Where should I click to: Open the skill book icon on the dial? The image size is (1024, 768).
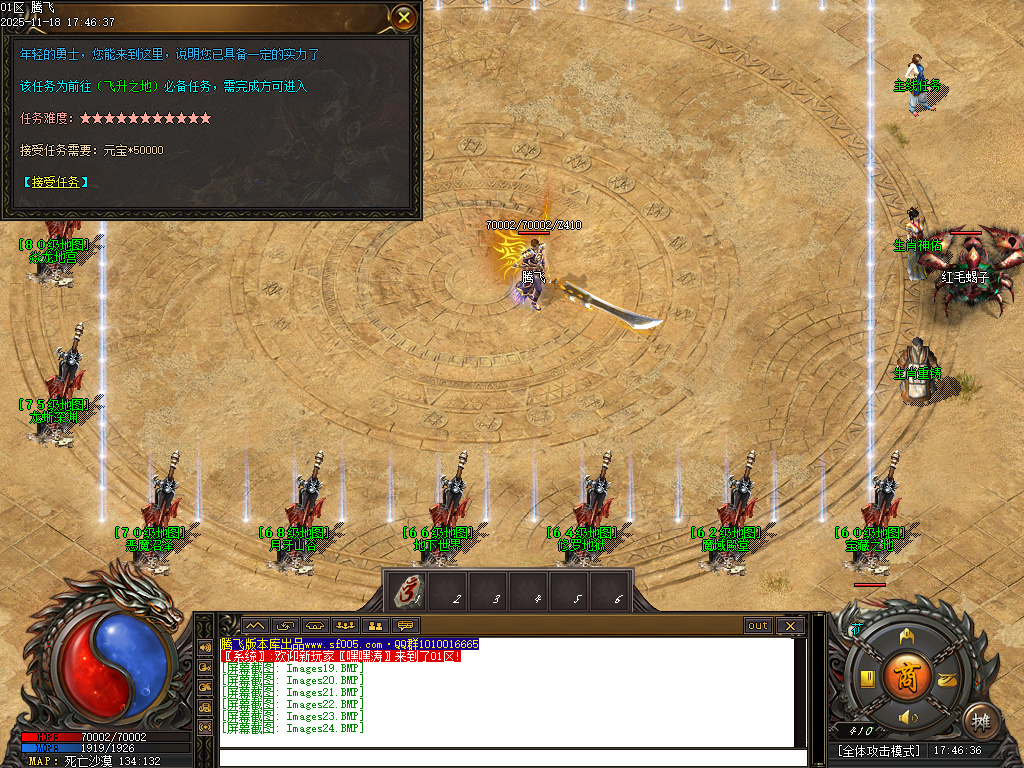pos(868,678)
